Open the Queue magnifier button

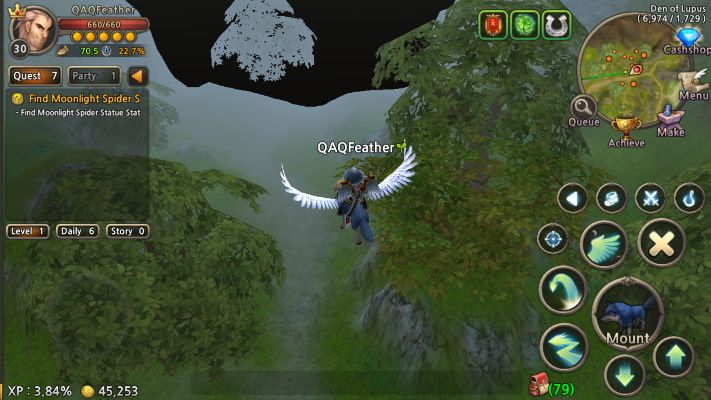point(584,110)
